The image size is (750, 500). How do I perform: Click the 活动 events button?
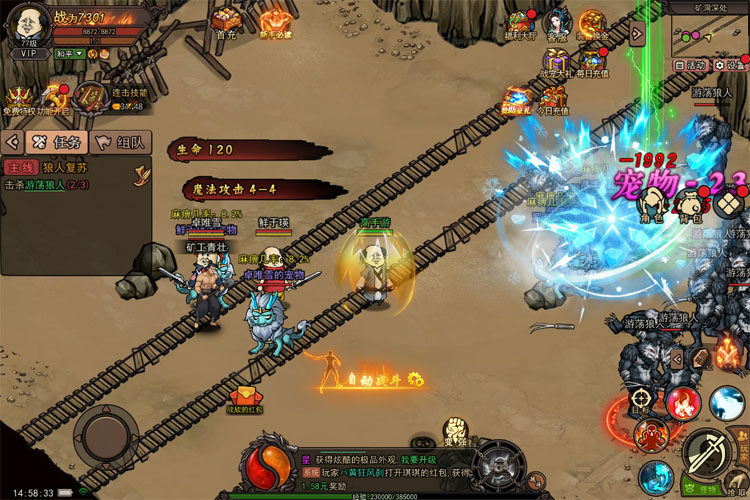(689, 65)
